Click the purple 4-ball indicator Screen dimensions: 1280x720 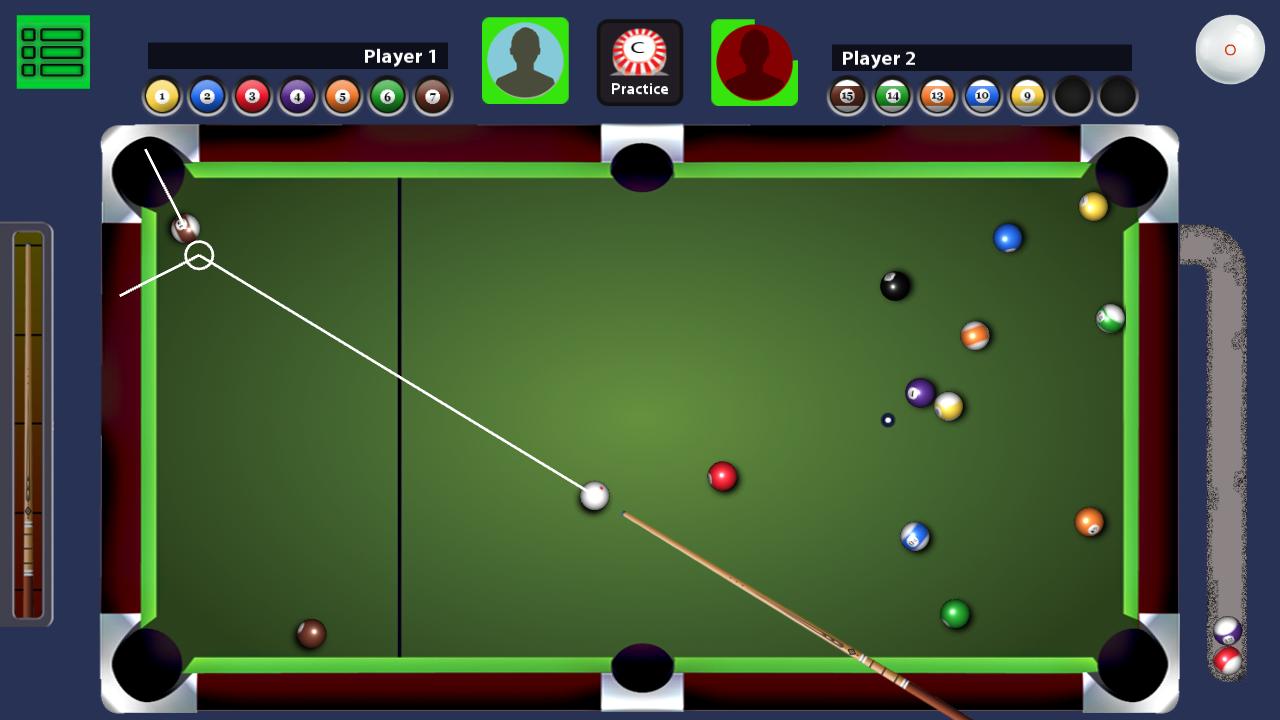tap(297, 95)
